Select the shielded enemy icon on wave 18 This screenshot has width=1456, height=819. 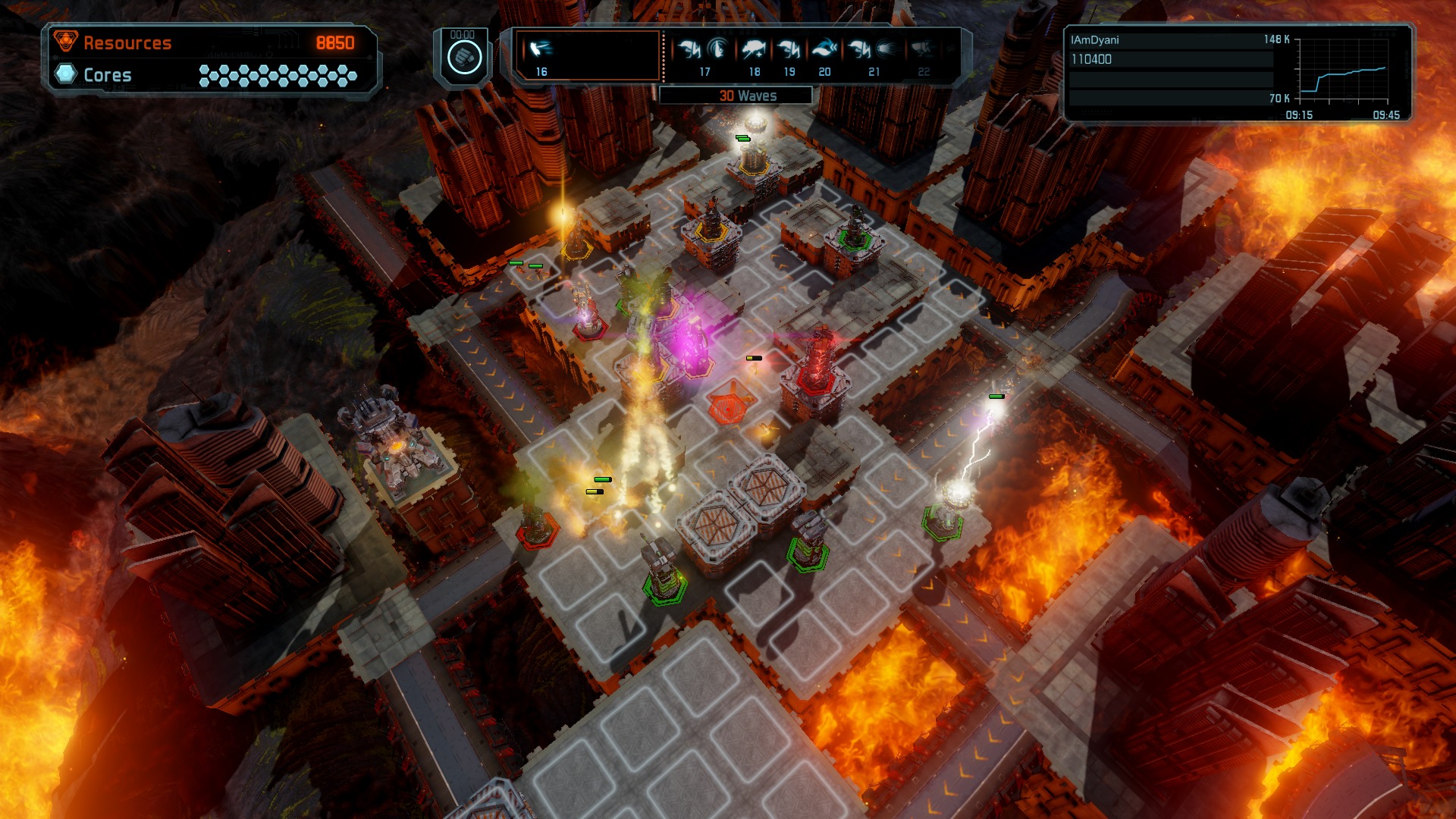(x=752, y=50)
